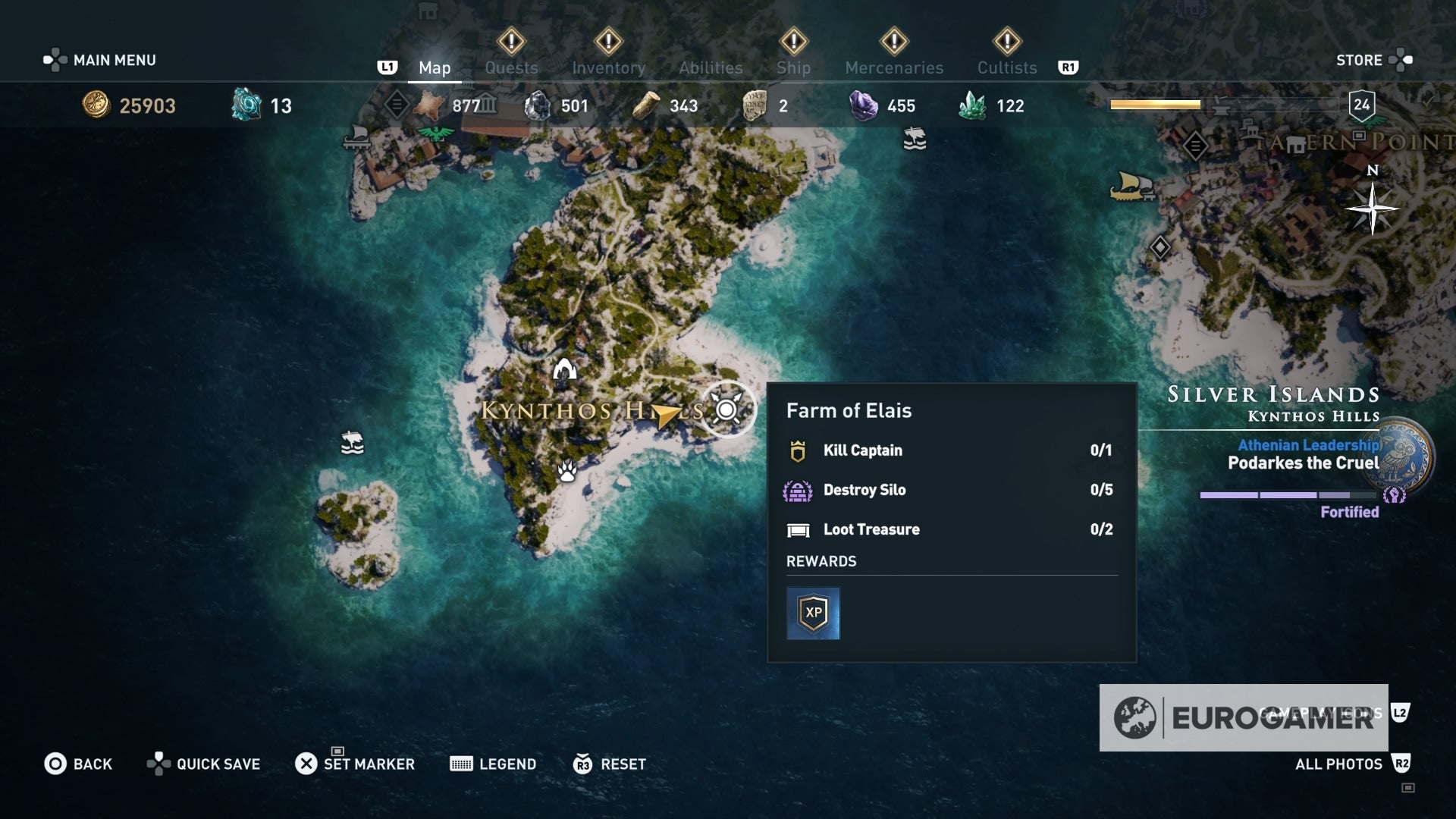Switch to the Quests tab
Image resolution: width=1456 pixels, height=819 pixels.
point(512,67)
